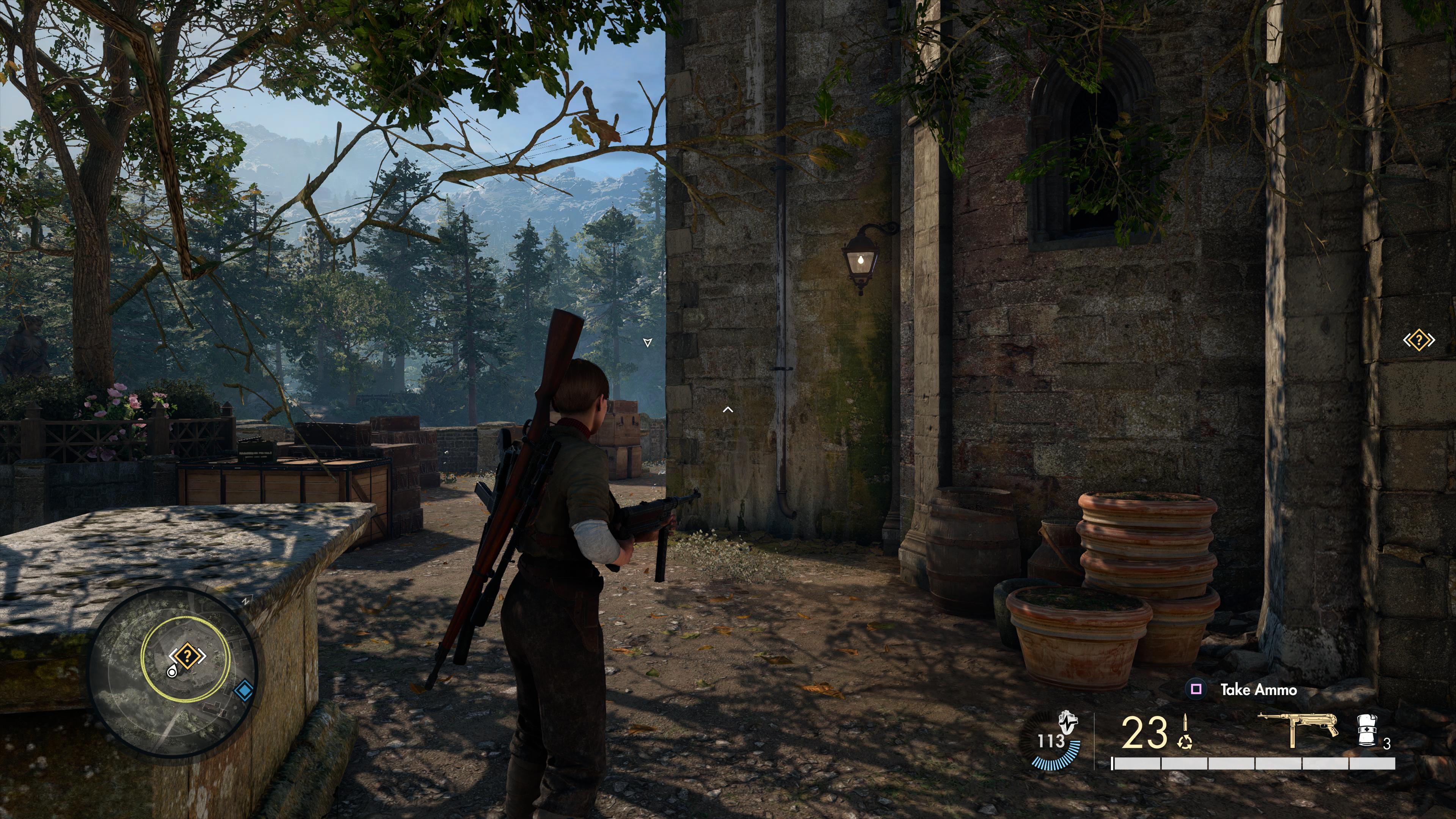Select the question mark objective on minimap
Screen dimensions: 1456x819
pos(188,656)
